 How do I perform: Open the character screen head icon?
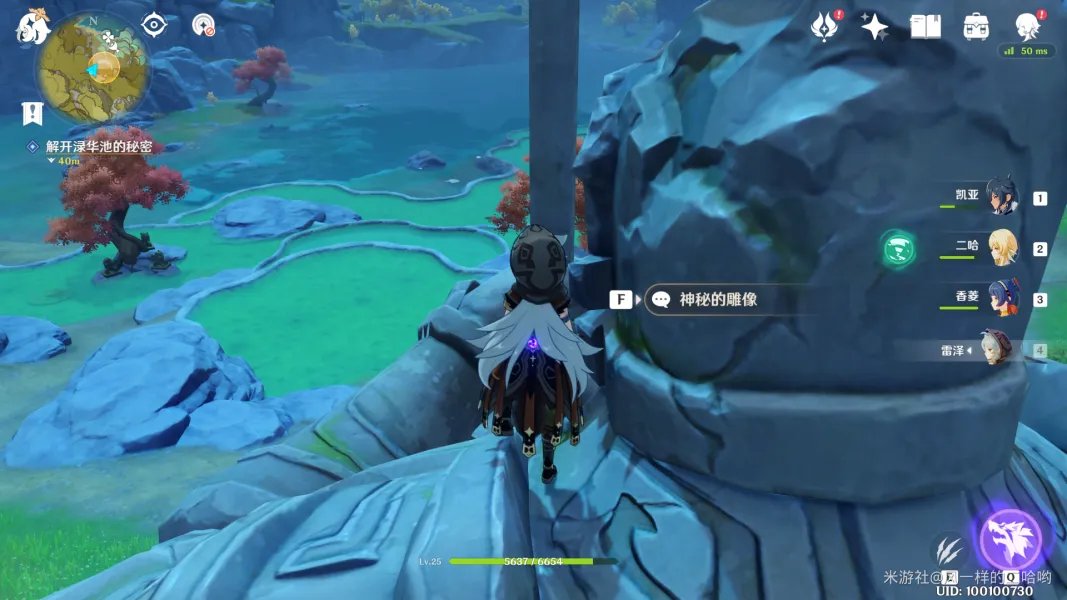tap(1026, 25)
